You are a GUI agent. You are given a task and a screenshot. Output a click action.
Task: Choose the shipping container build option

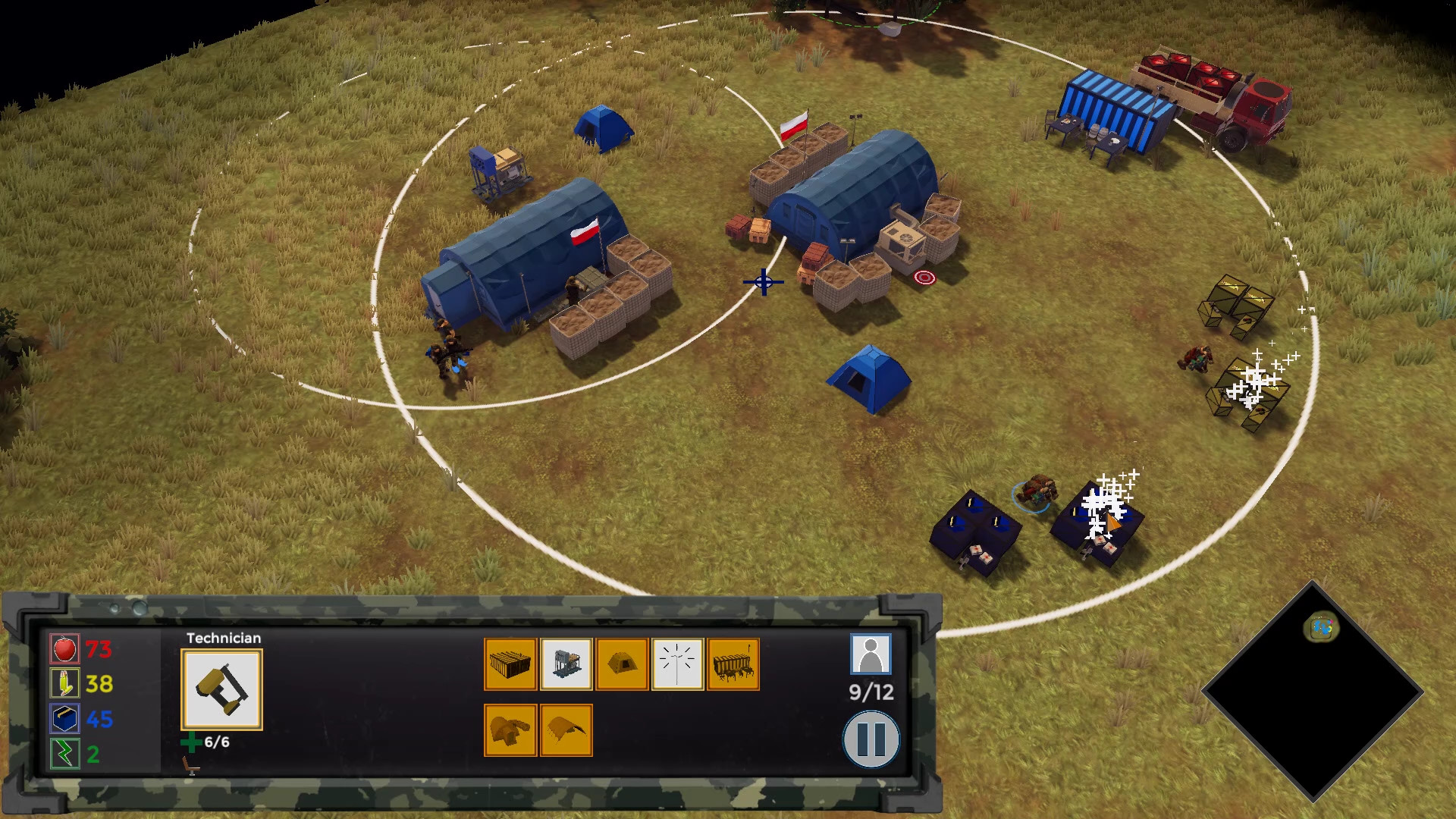pos(510,664)
